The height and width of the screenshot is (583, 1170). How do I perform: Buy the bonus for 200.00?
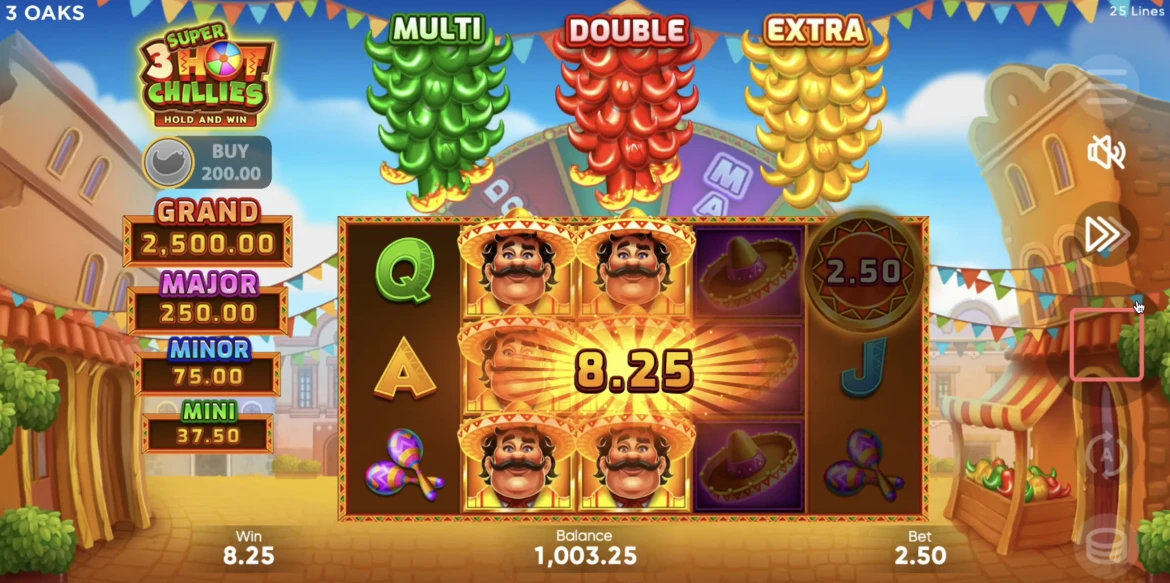207,163
